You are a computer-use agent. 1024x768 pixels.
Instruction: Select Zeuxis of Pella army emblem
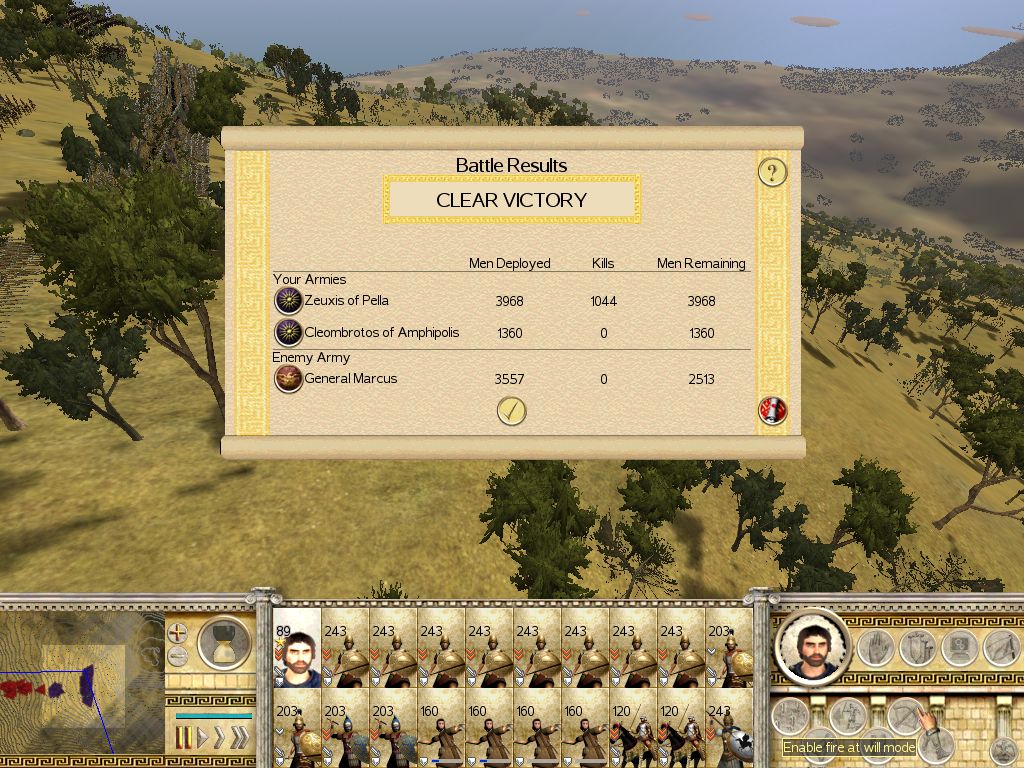click(x=288, y=301)
